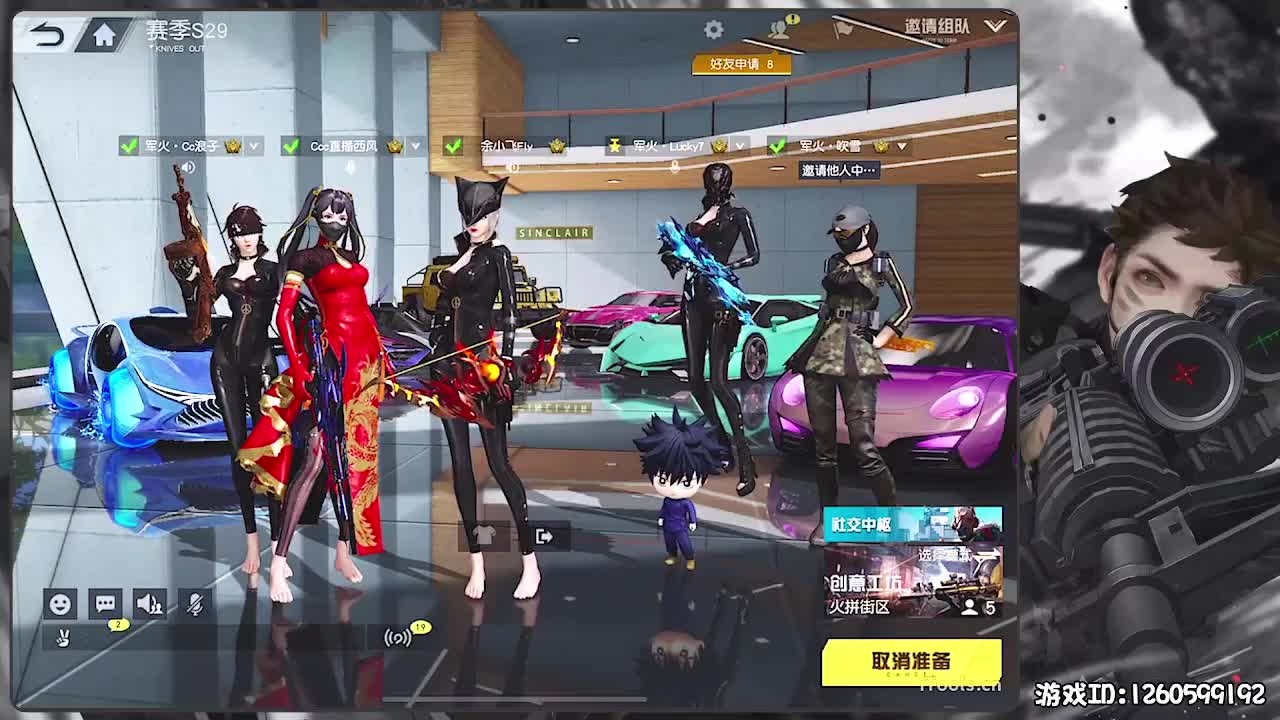1280x720 pixels.
Task: Open the voice channel with 19 members
Action: coord(396,636)
